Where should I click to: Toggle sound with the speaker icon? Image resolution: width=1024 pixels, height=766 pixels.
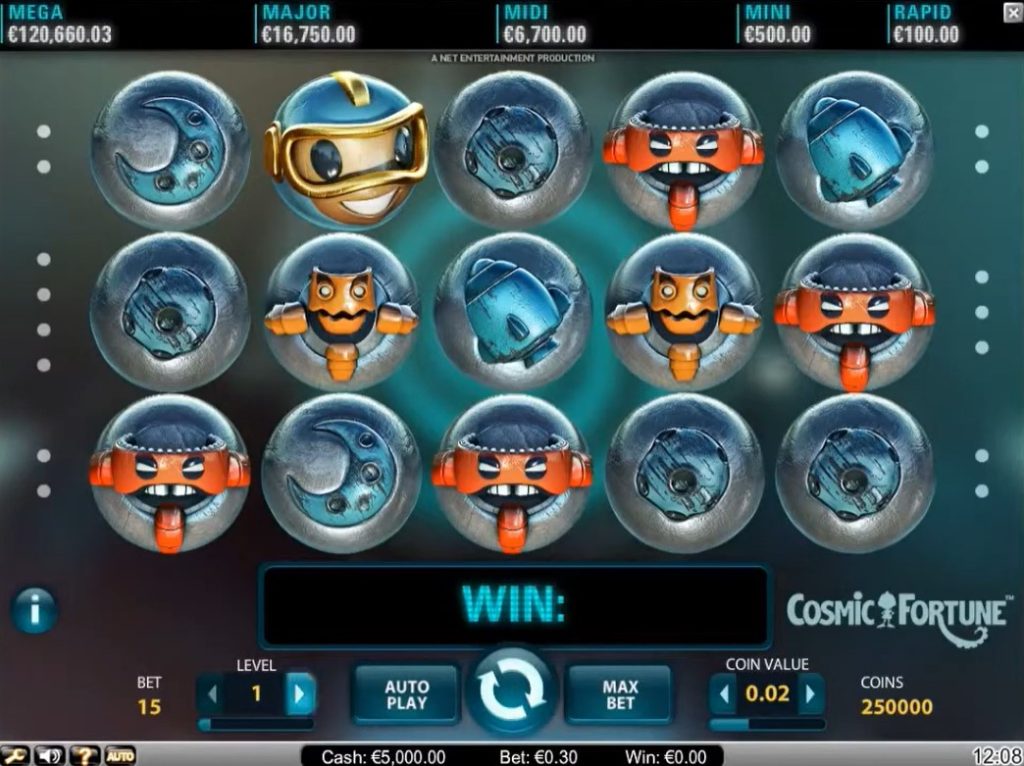[x=49, y=756]
